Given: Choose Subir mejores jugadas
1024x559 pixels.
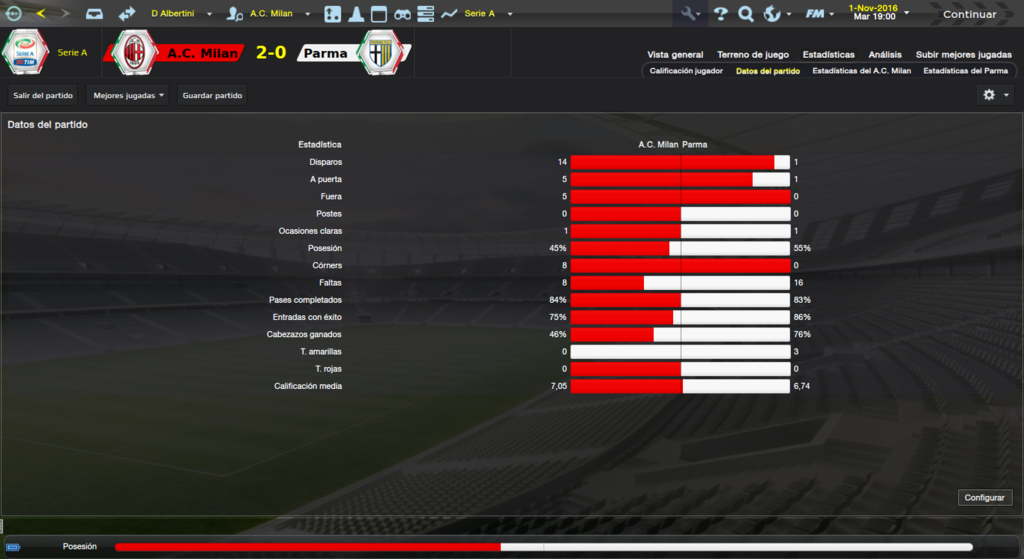Looking at the screenshot, I should (963, 55).
